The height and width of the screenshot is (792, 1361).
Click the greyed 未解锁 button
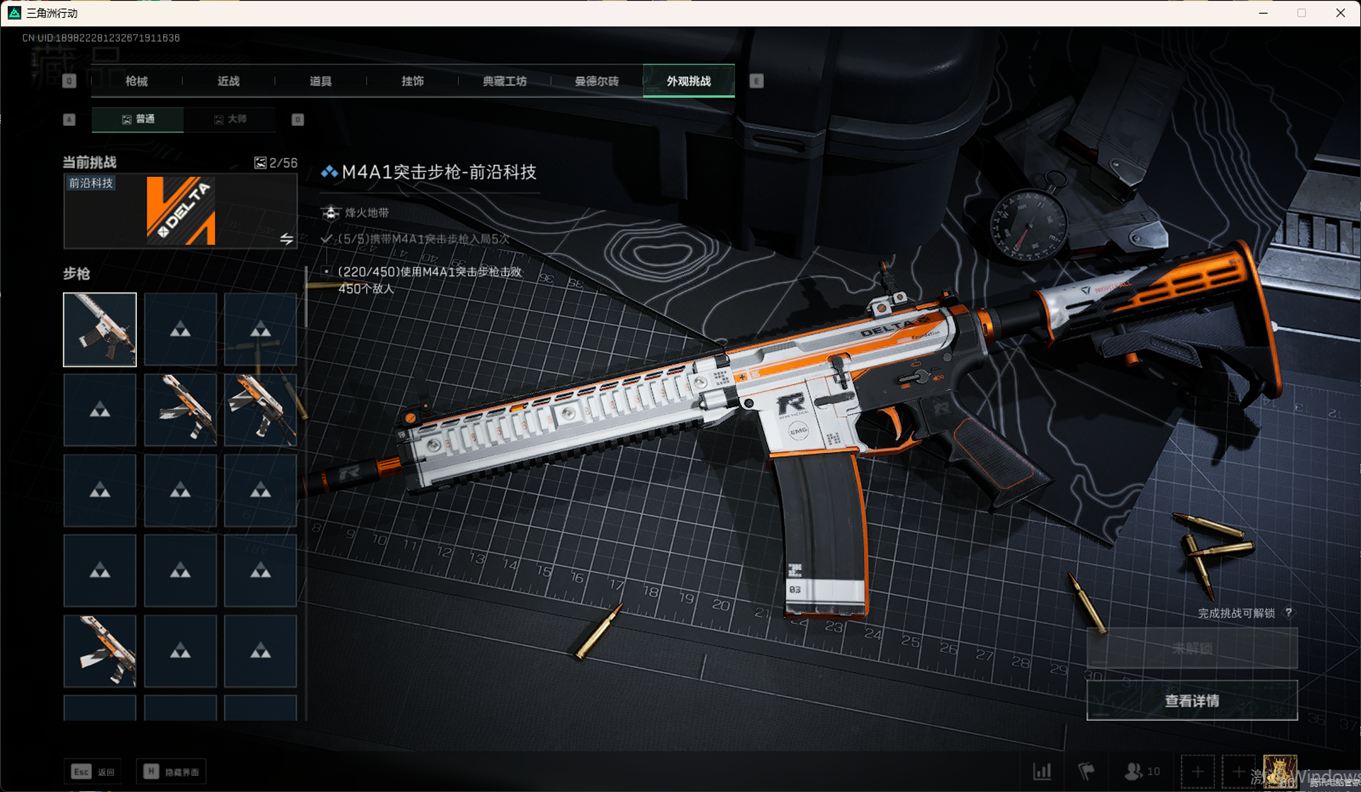(1192, 649)
